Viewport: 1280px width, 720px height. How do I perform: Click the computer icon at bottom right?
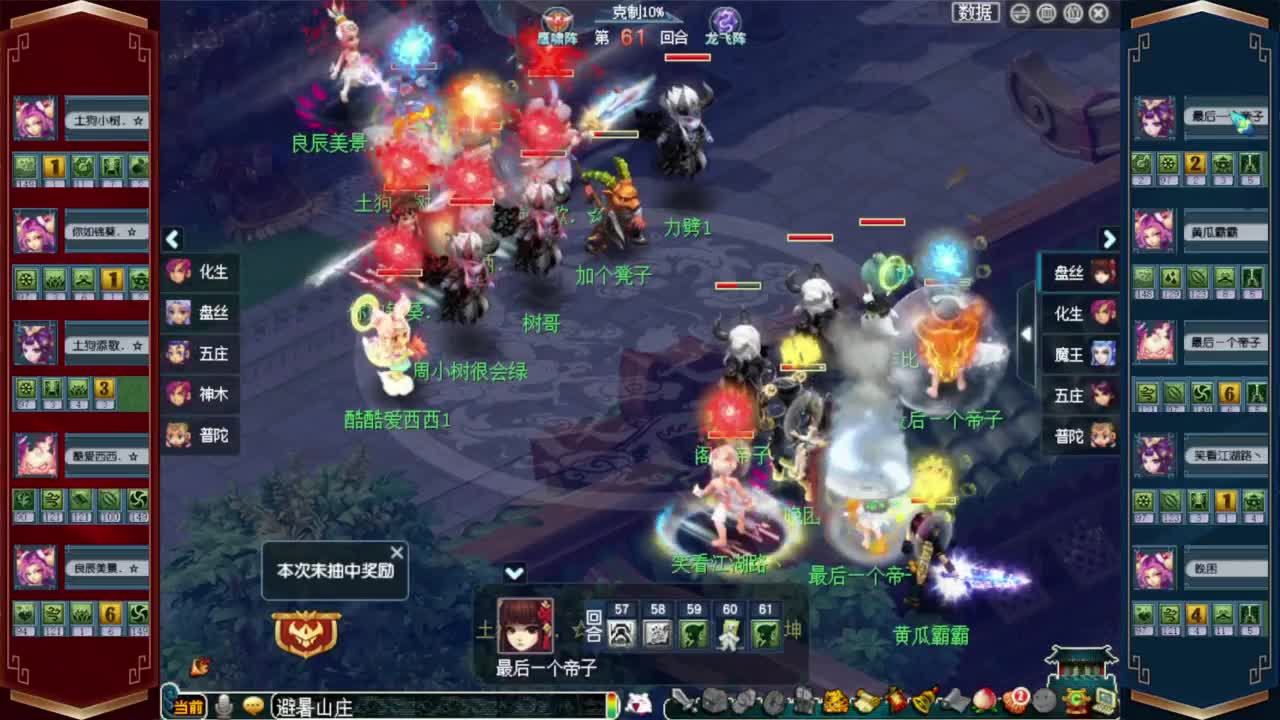click(1103, 700)
